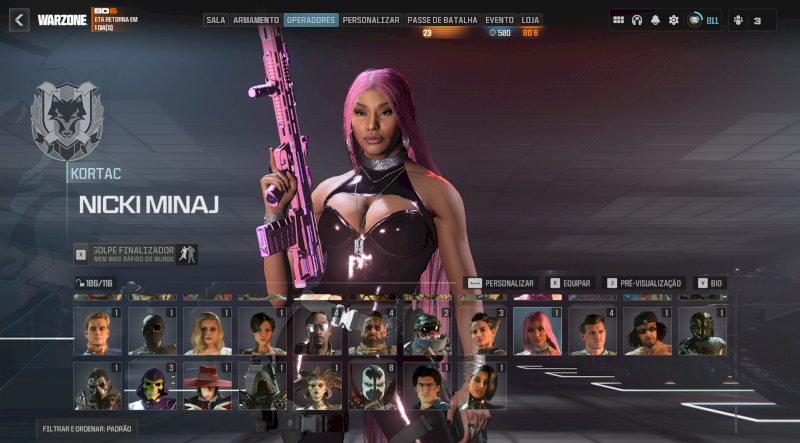Open the Personalizar tab in top menu
Screen dimensions: 800x443
371,20
